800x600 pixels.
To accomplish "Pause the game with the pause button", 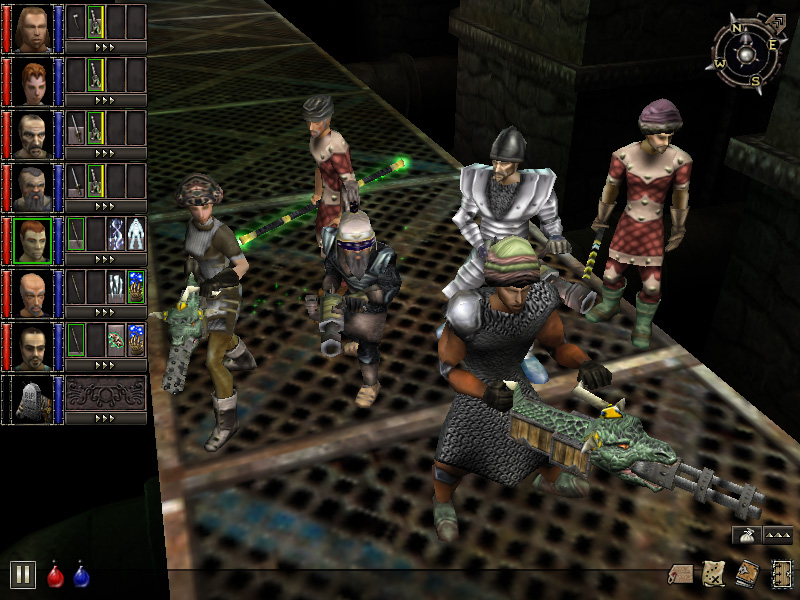I will 23,574.
